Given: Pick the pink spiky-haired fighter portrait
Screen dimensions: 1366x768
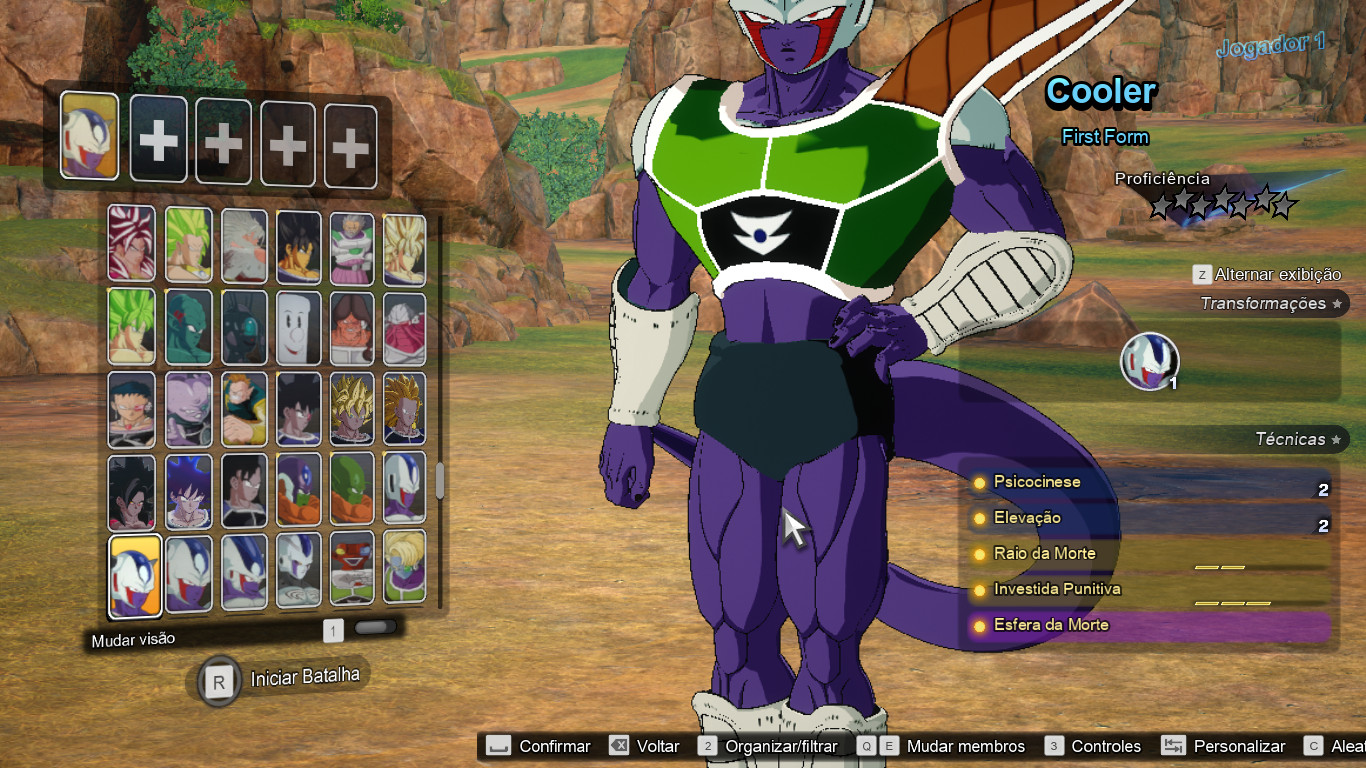Looking at the screenshot, I should point(132,243).
